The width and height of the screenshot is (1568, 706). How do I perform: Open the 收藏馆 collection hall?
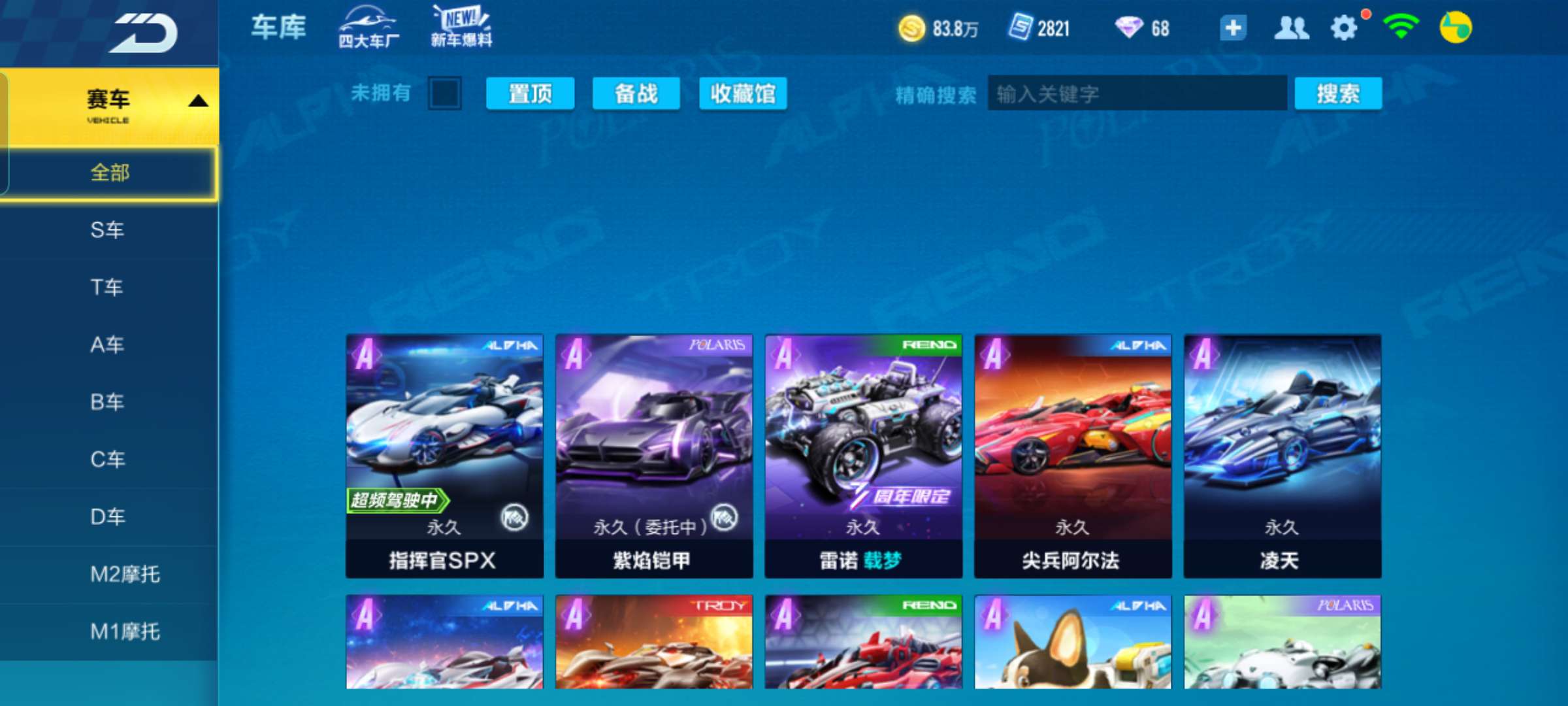point(742,93)
